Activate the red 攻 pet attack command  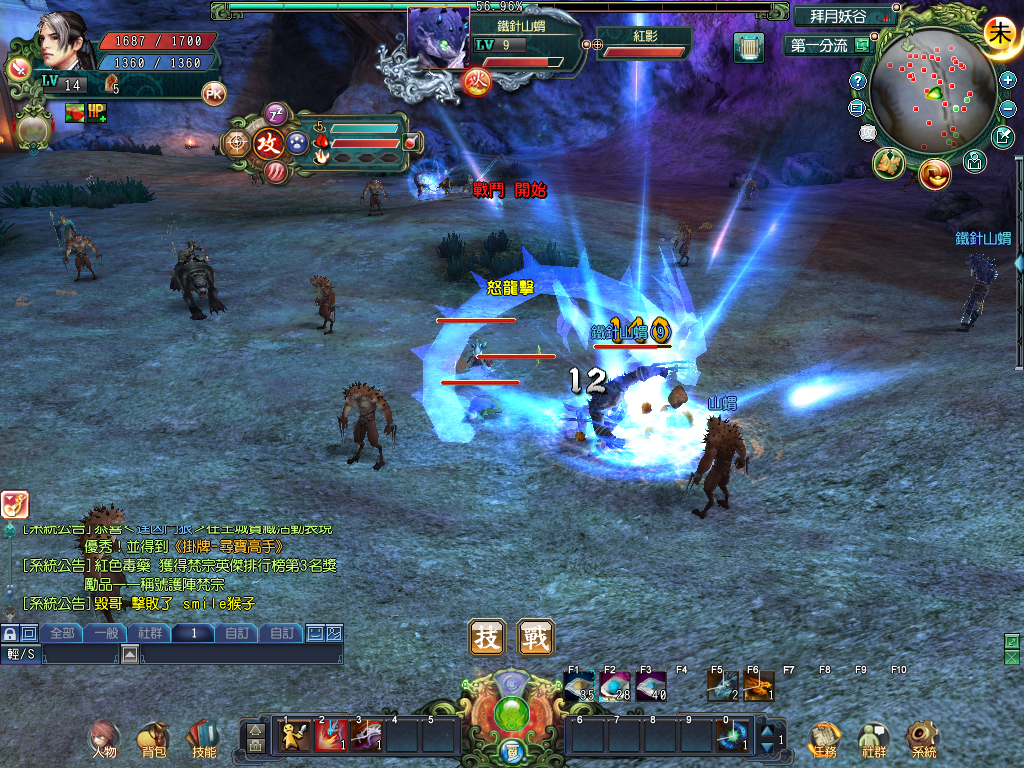coord(268,143)
